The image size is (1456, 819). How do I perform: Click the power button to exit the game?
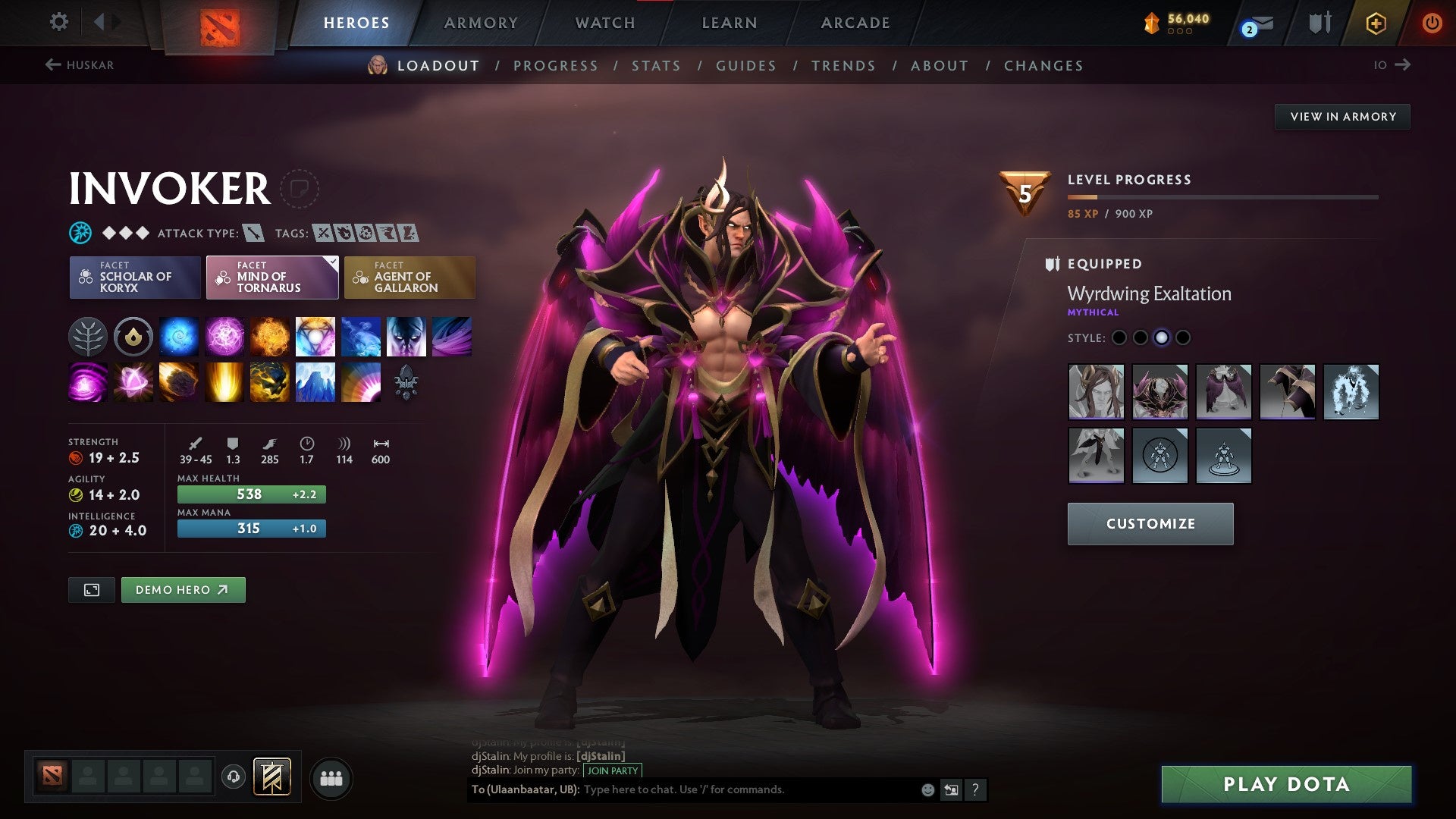(1433, 23)
